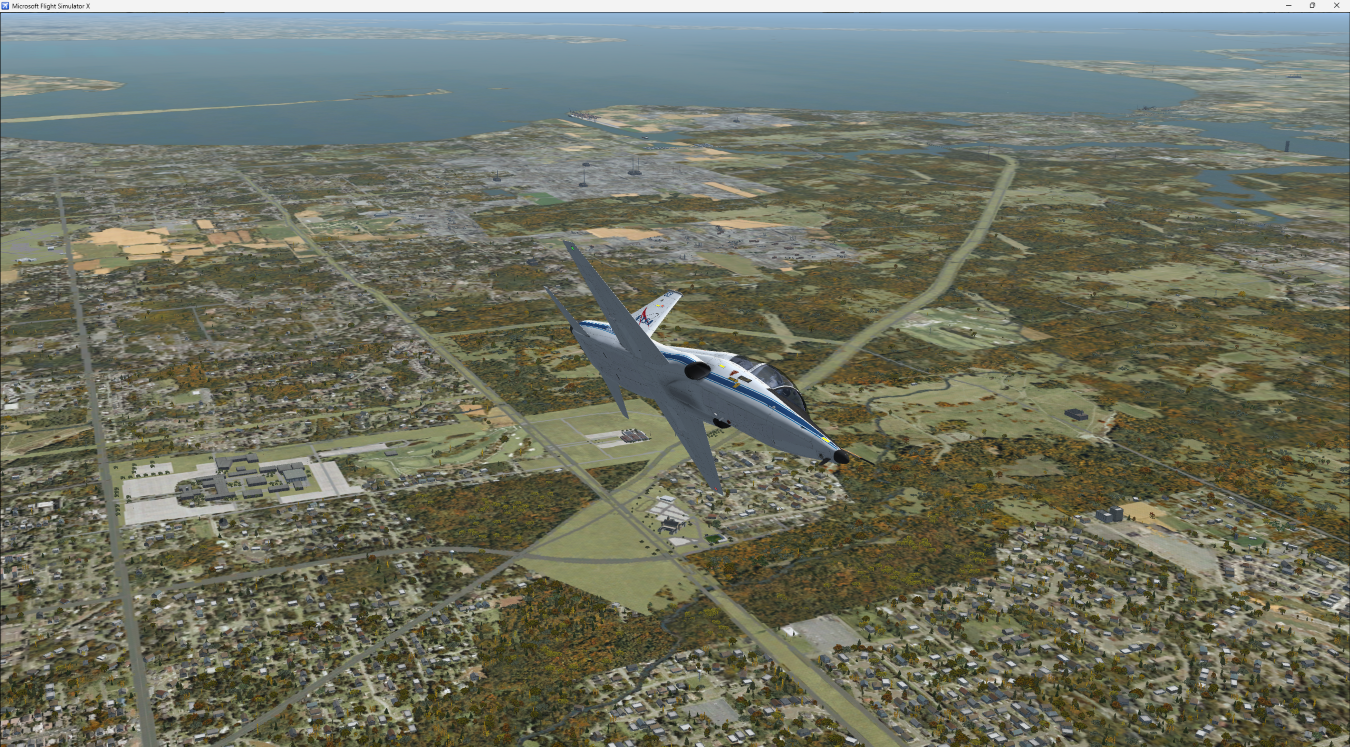The image size is (1350, 747).
Task: Click the Microsoft Flight Simulator X title text
Action: click(x=56, y=5)
